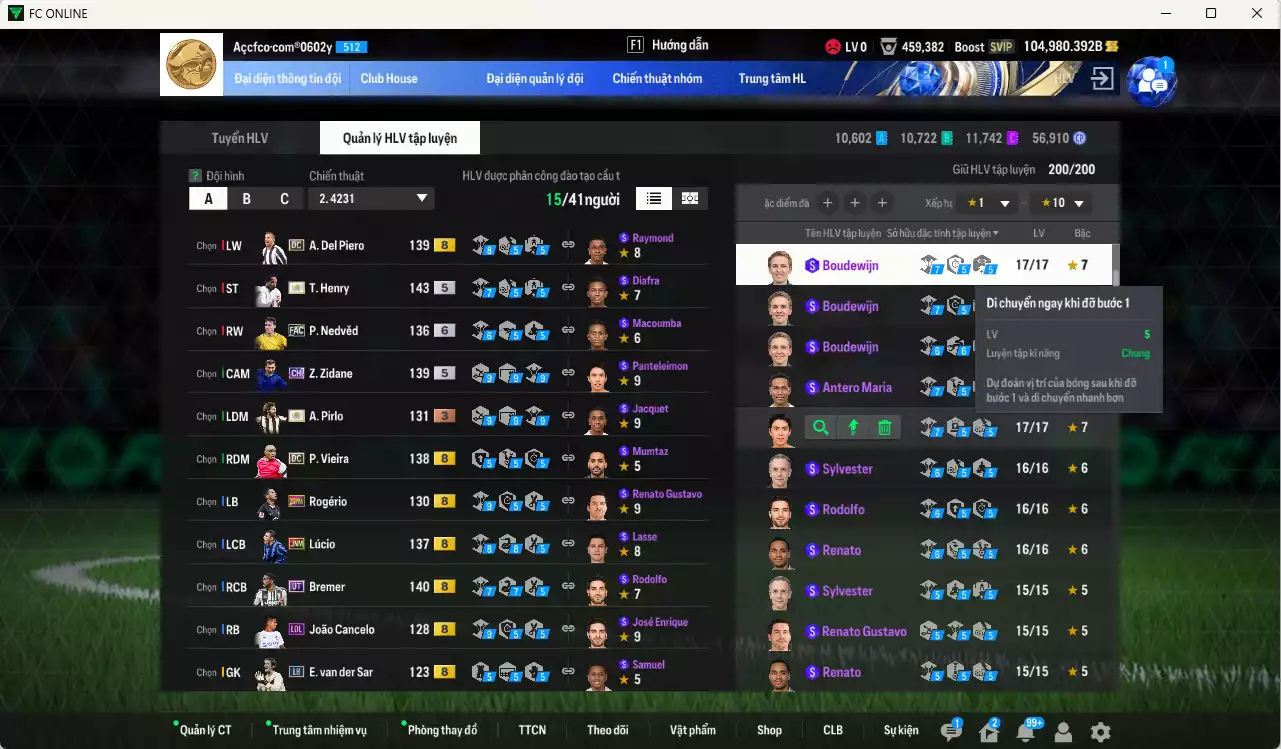Open the star 10 maximum rank dropdown
This screenshot has height=749, width=1281.
1062,202
